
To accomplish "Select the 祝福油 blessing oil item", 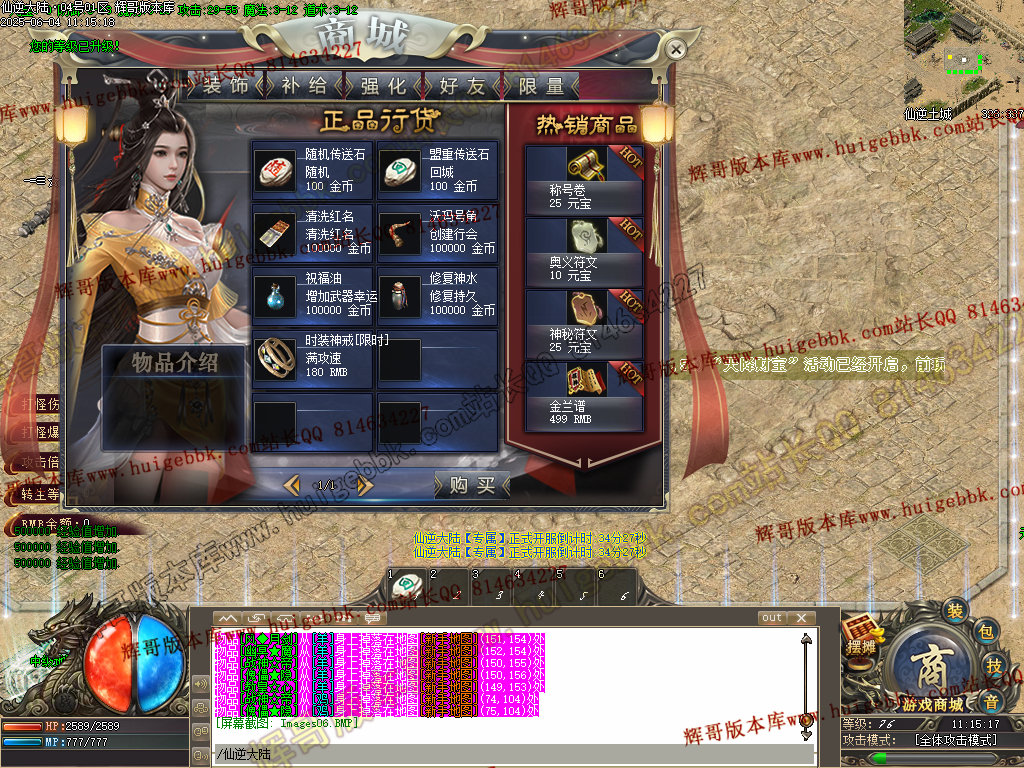I will 312,296.
